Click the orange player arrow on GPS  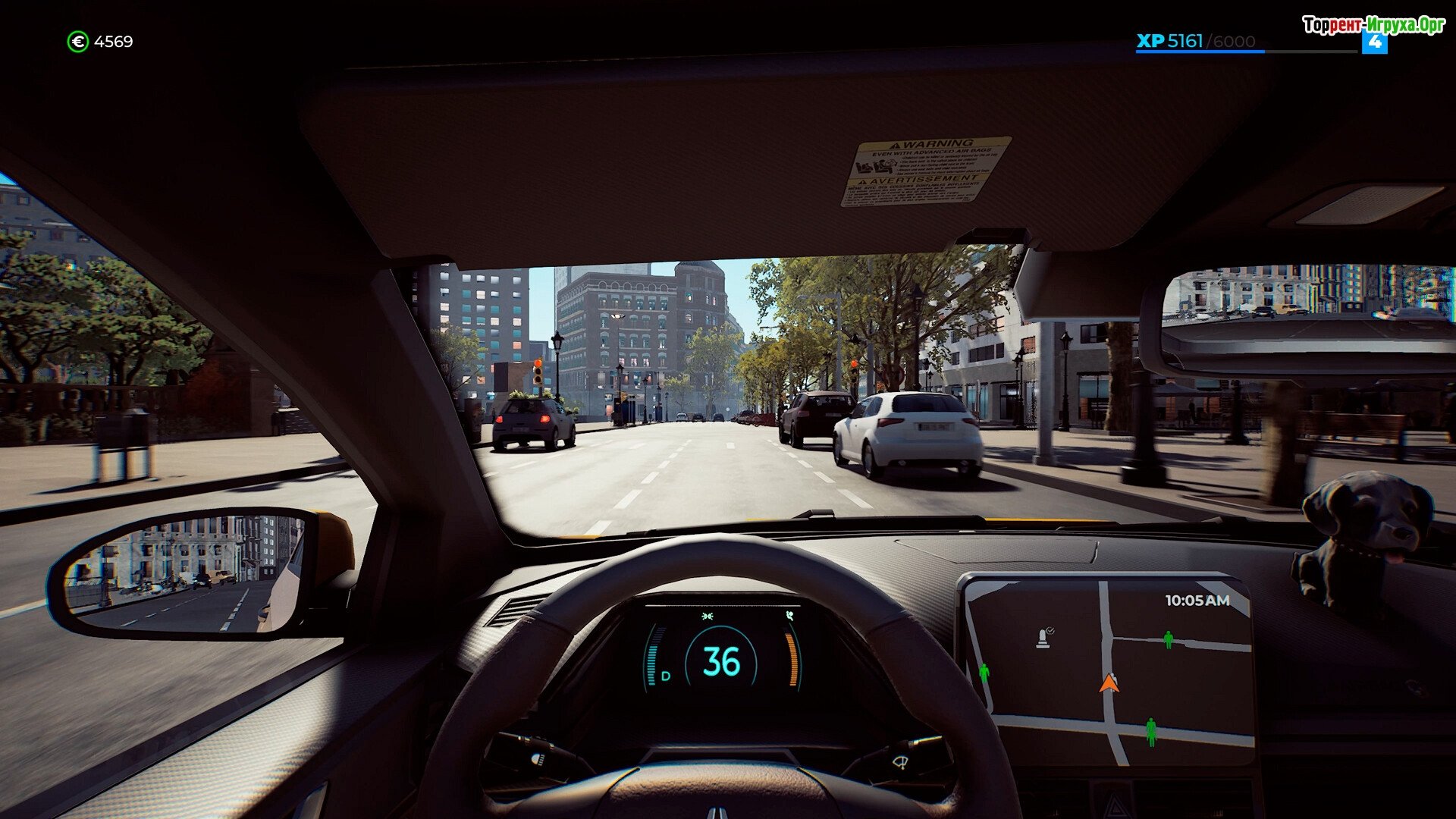coord(1109,683)
